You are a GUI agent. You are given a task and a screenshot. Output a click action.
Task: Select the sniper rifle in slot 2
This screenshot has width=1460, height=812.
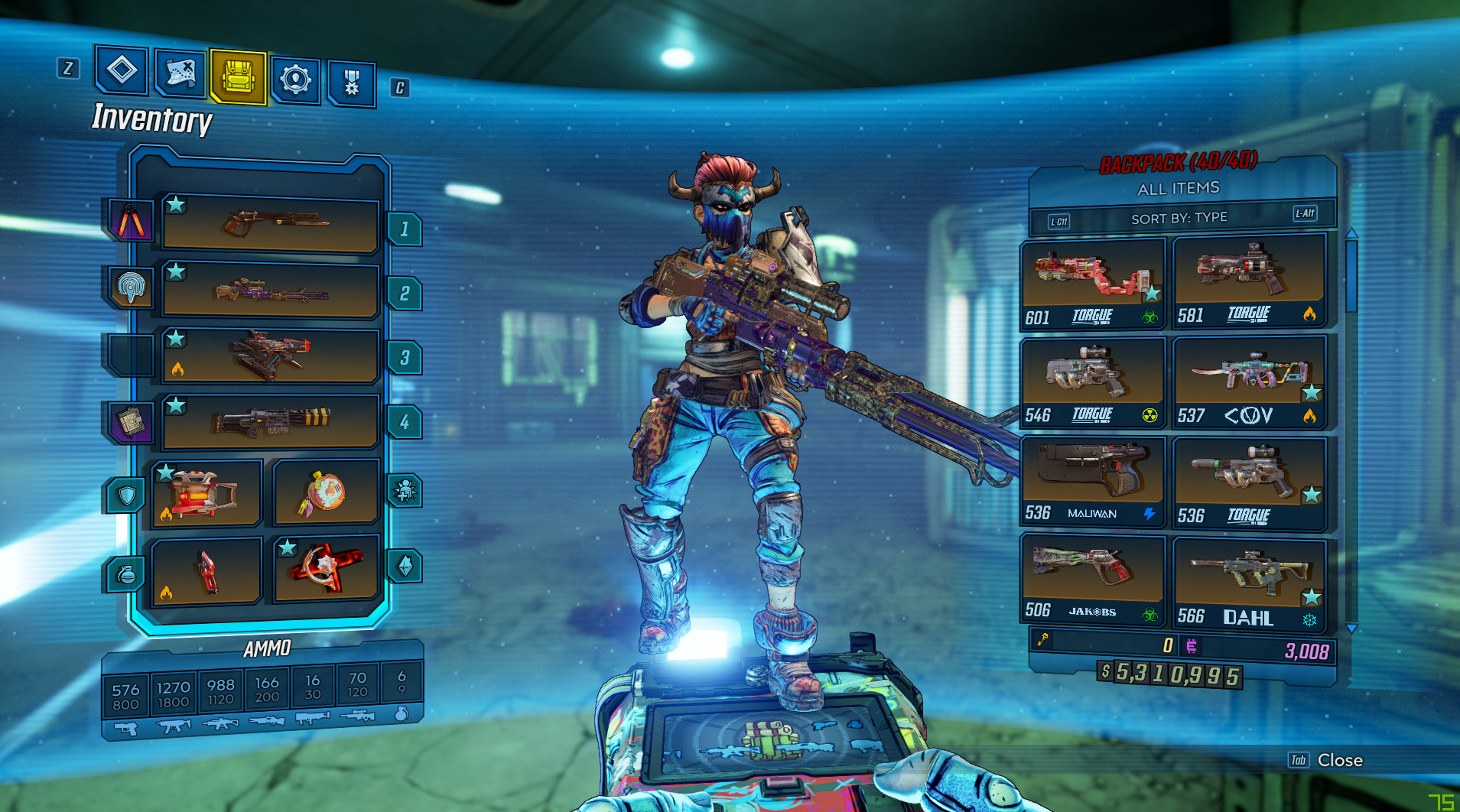pos(271,291)
